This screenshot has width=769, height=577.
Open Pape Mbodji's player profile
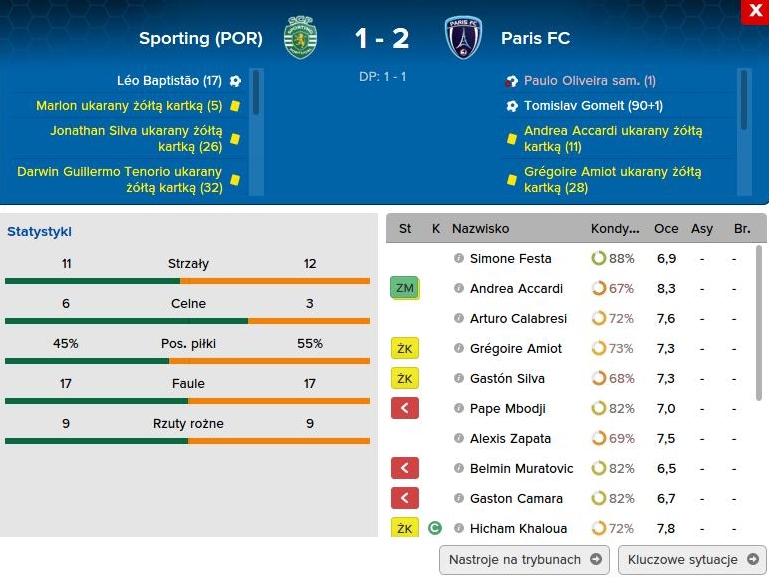coord(510,409)
